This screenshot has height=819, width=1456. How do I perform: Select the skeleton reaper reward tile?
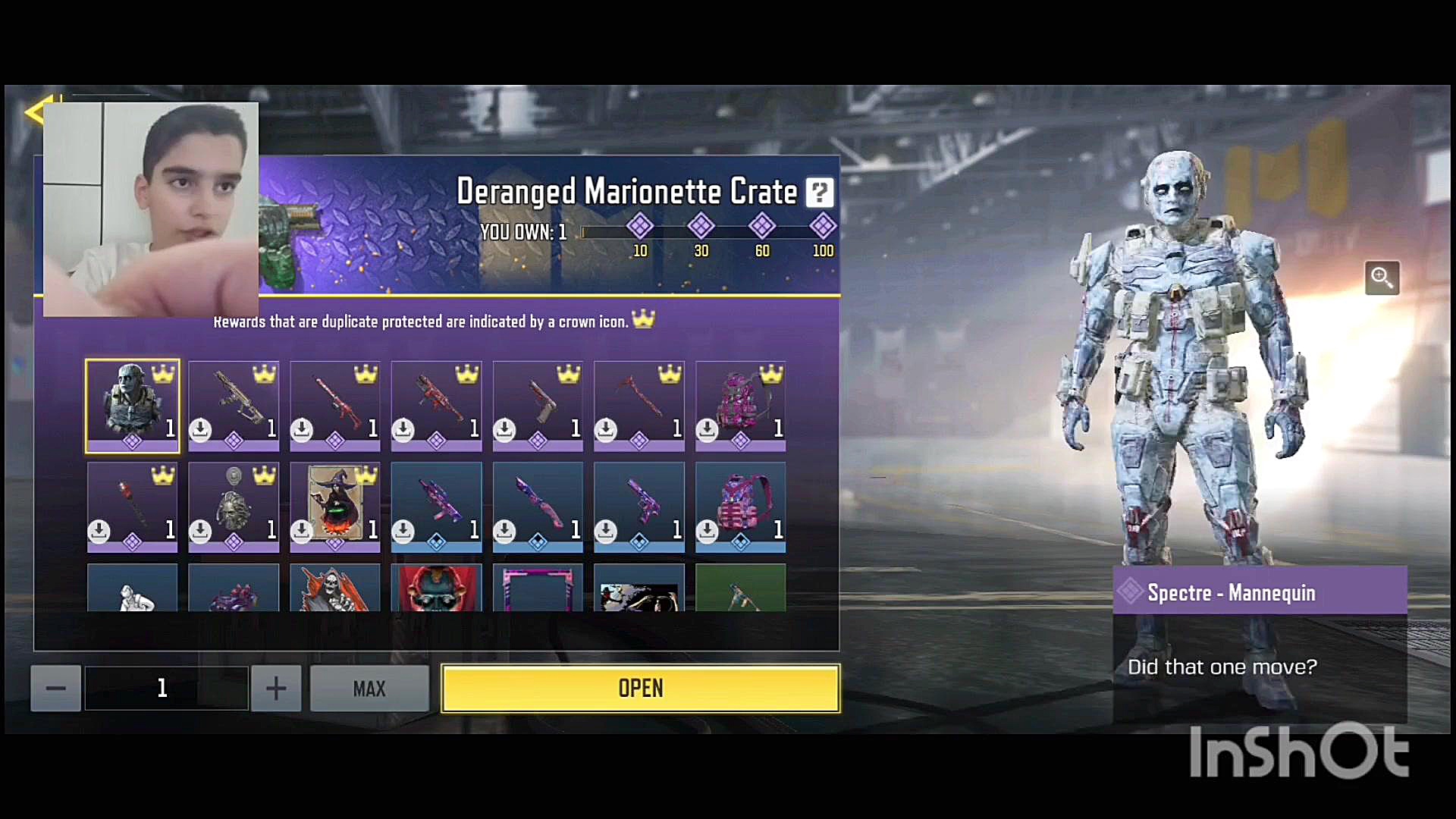tap(335, 588)
